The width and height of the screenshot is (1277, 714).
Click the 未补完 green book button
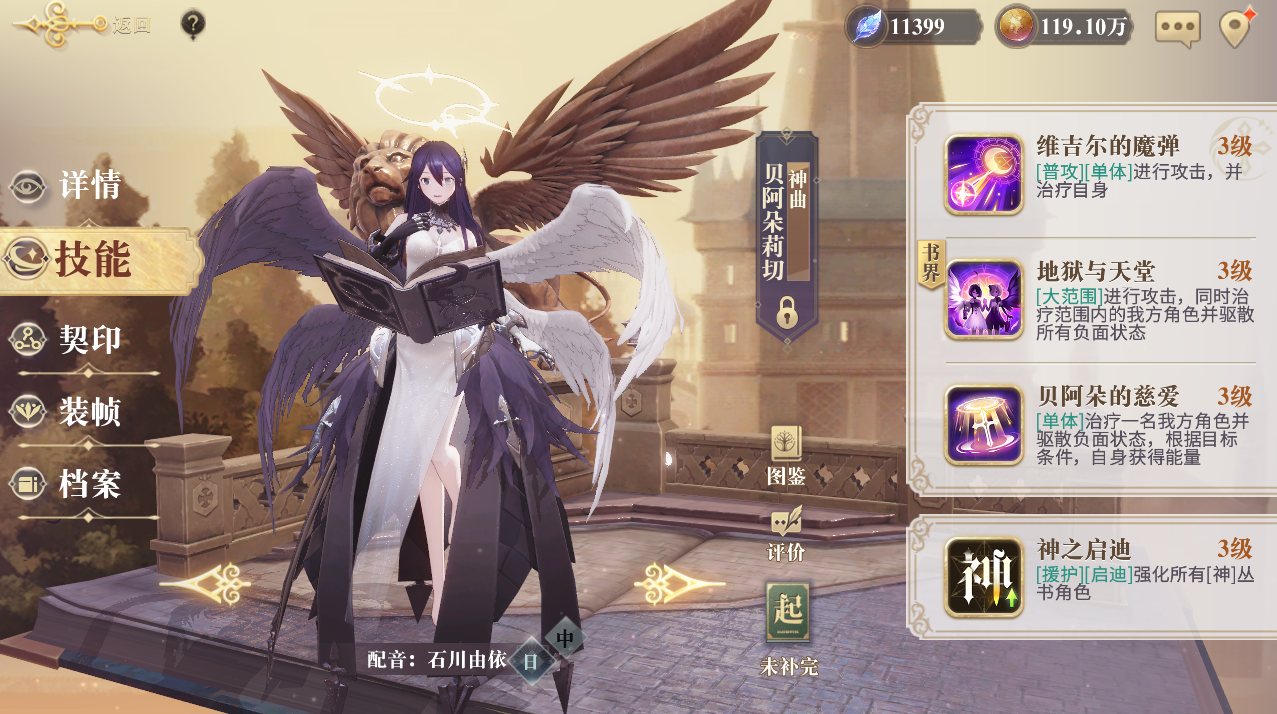click(787, 625)
